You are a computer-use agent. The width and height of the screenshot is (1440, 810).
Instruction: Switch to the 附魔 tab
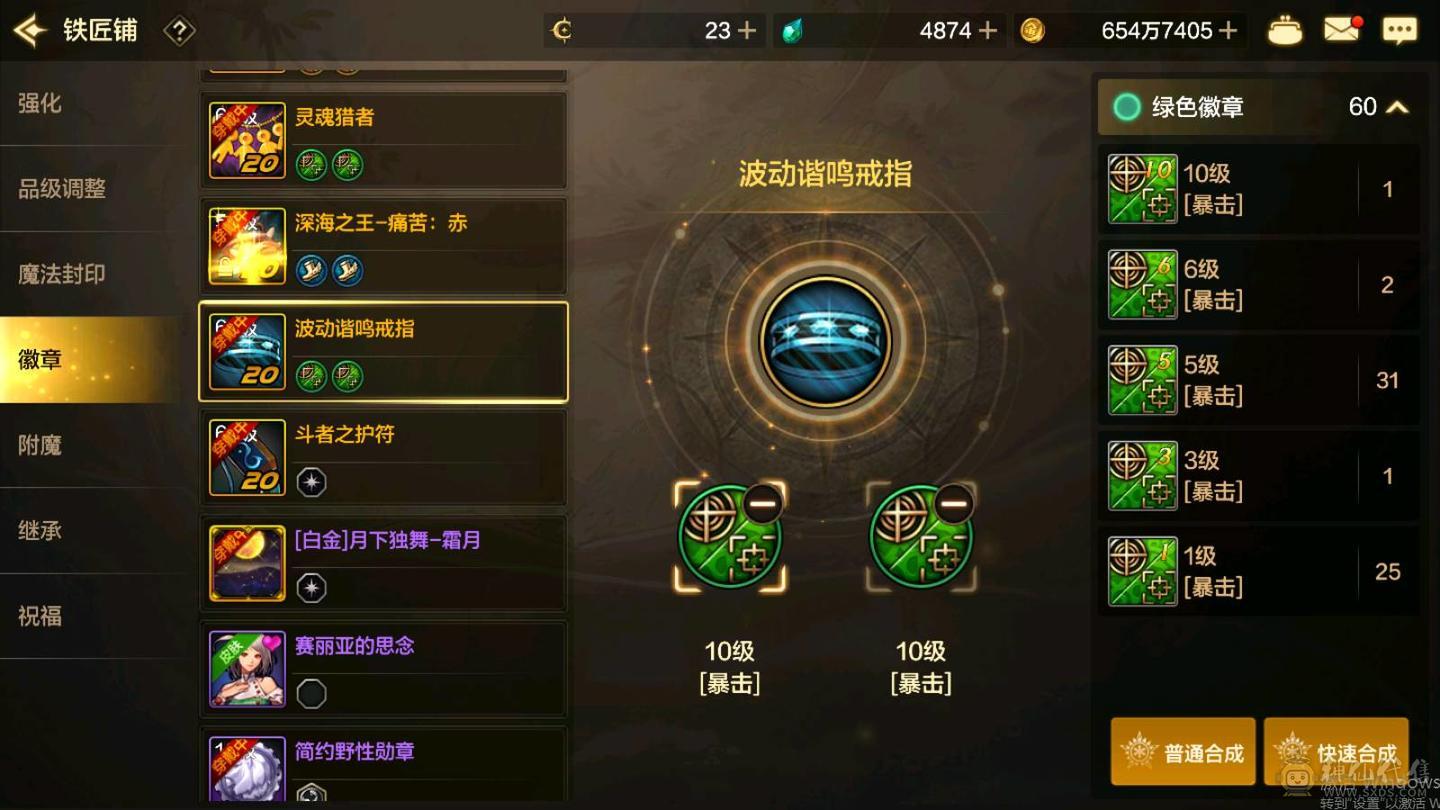[x=42, y=445]
